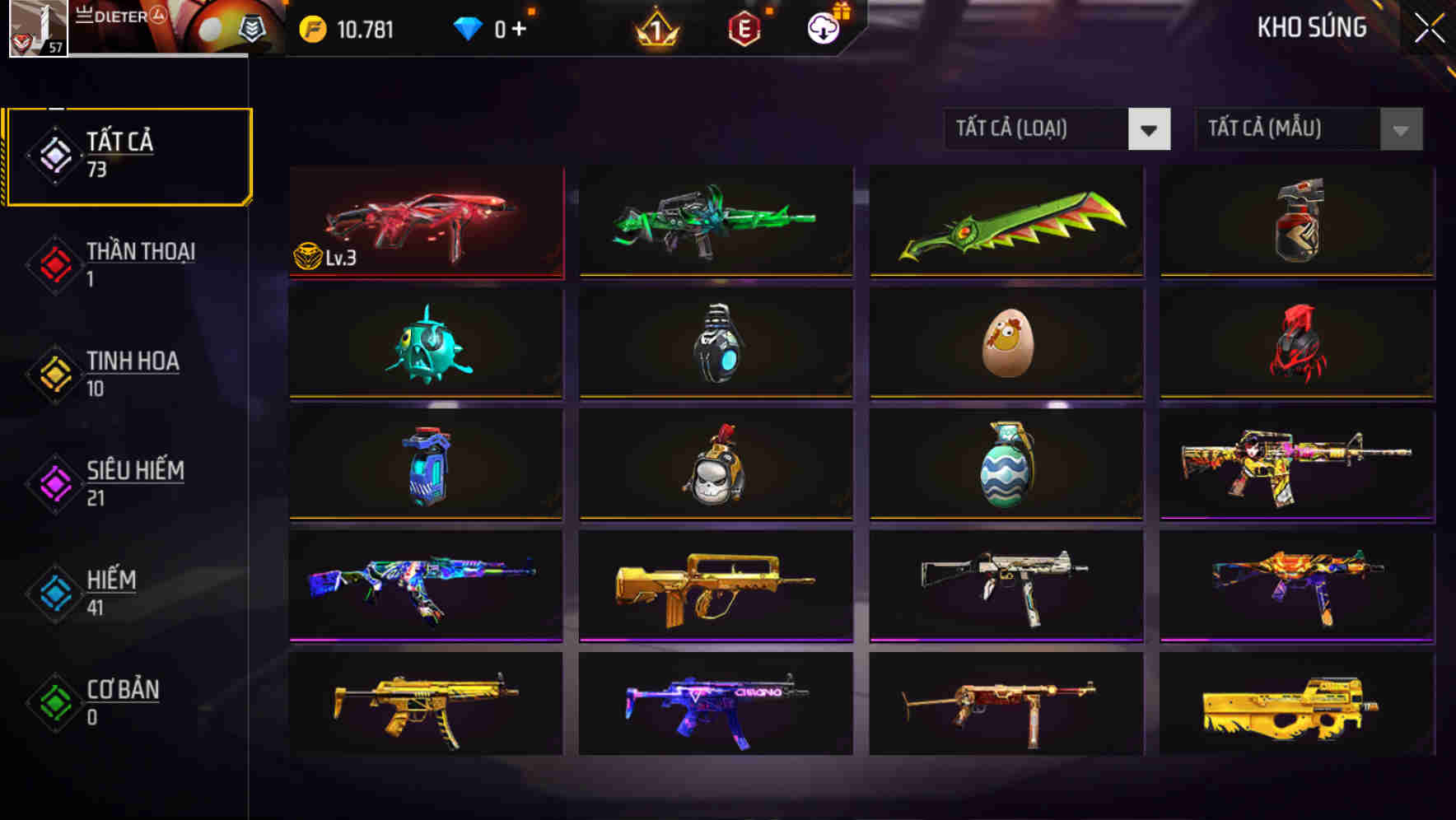
Task: Click the red E event badge icon
Action: pyautogui.click(x=744, y=27)
